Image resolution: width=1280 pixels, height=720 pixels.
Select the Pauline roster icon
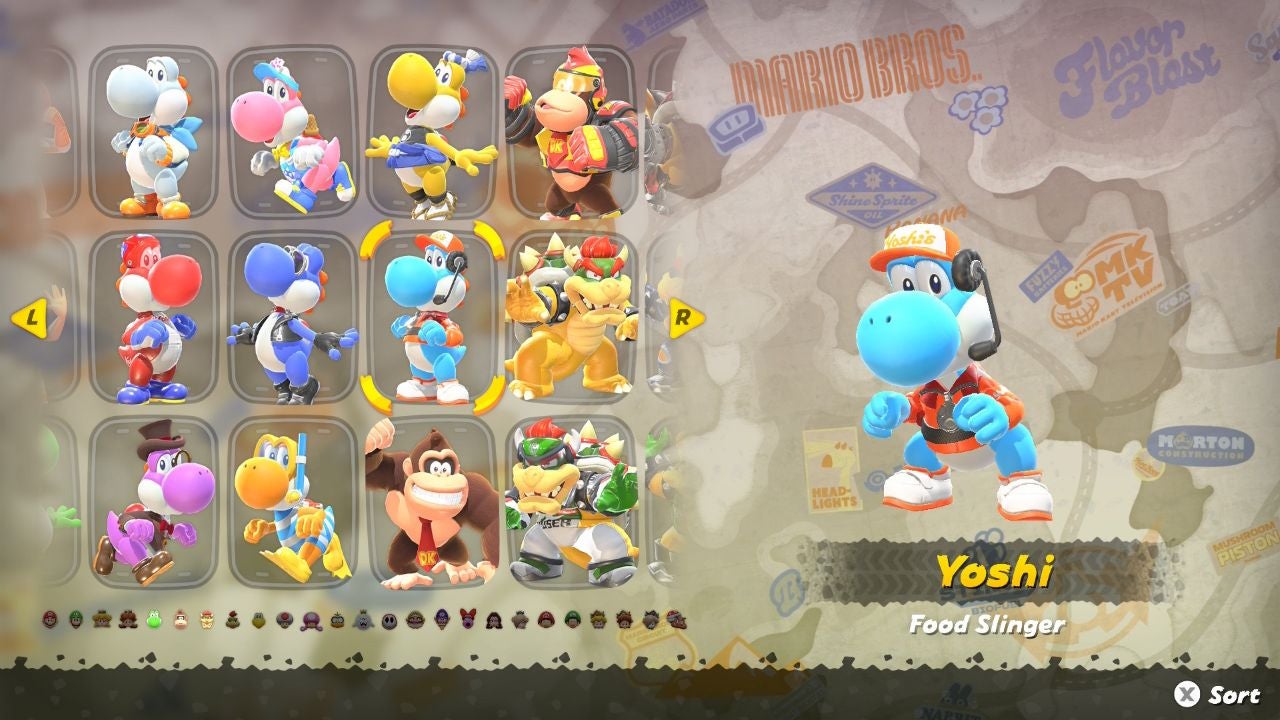pos(494,612)
